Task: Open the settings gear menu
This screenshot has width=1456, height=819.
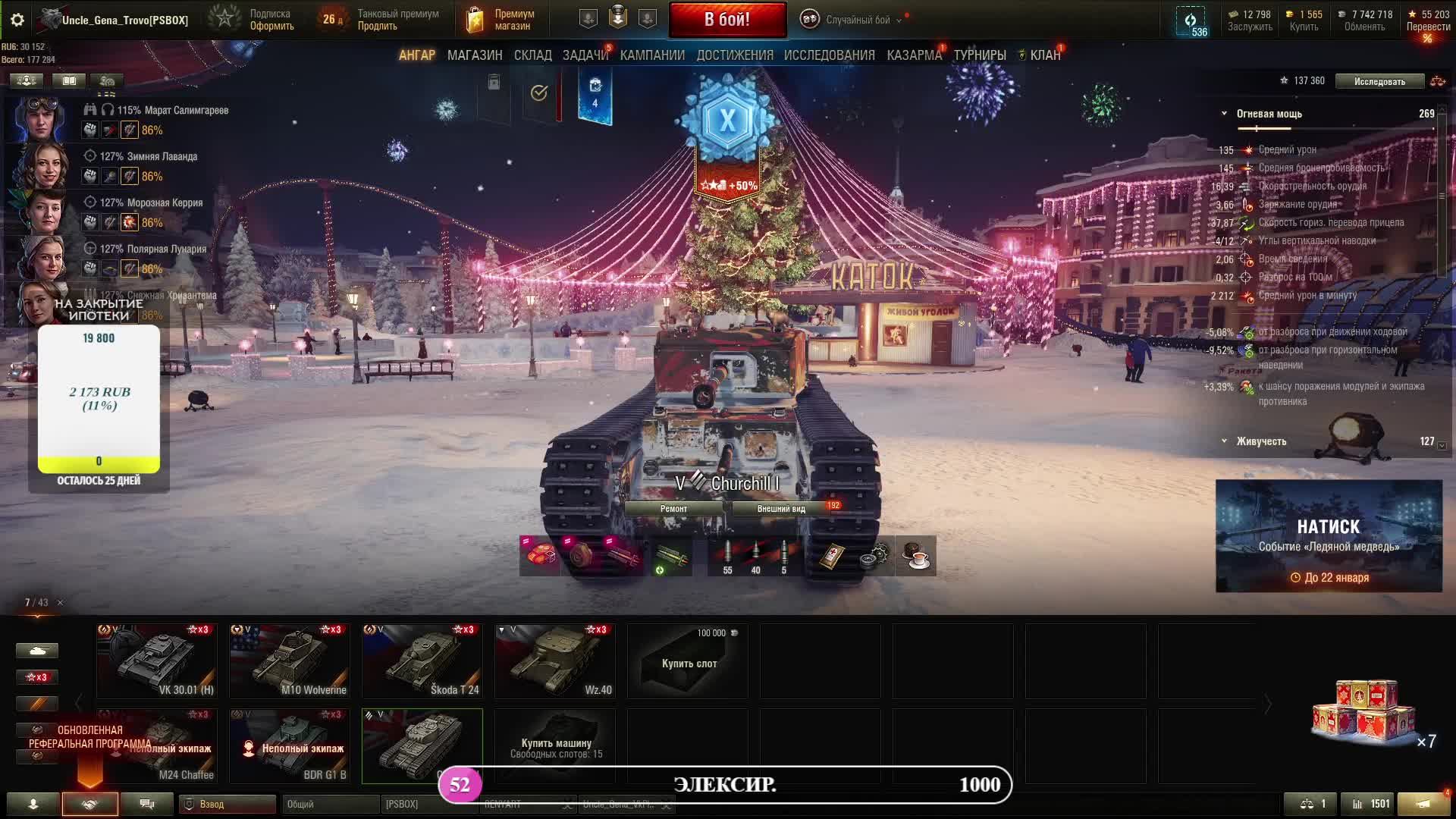Action: [x=17, y=20]
